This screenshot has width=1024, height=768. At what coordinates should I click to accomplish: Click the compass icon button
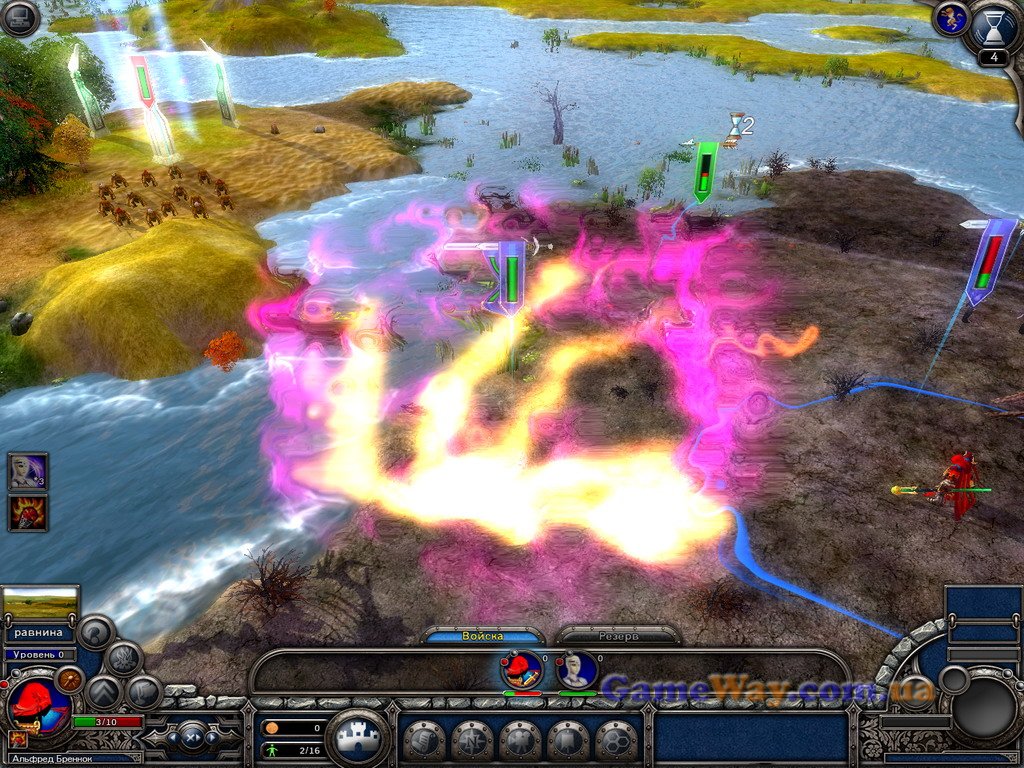471,741
